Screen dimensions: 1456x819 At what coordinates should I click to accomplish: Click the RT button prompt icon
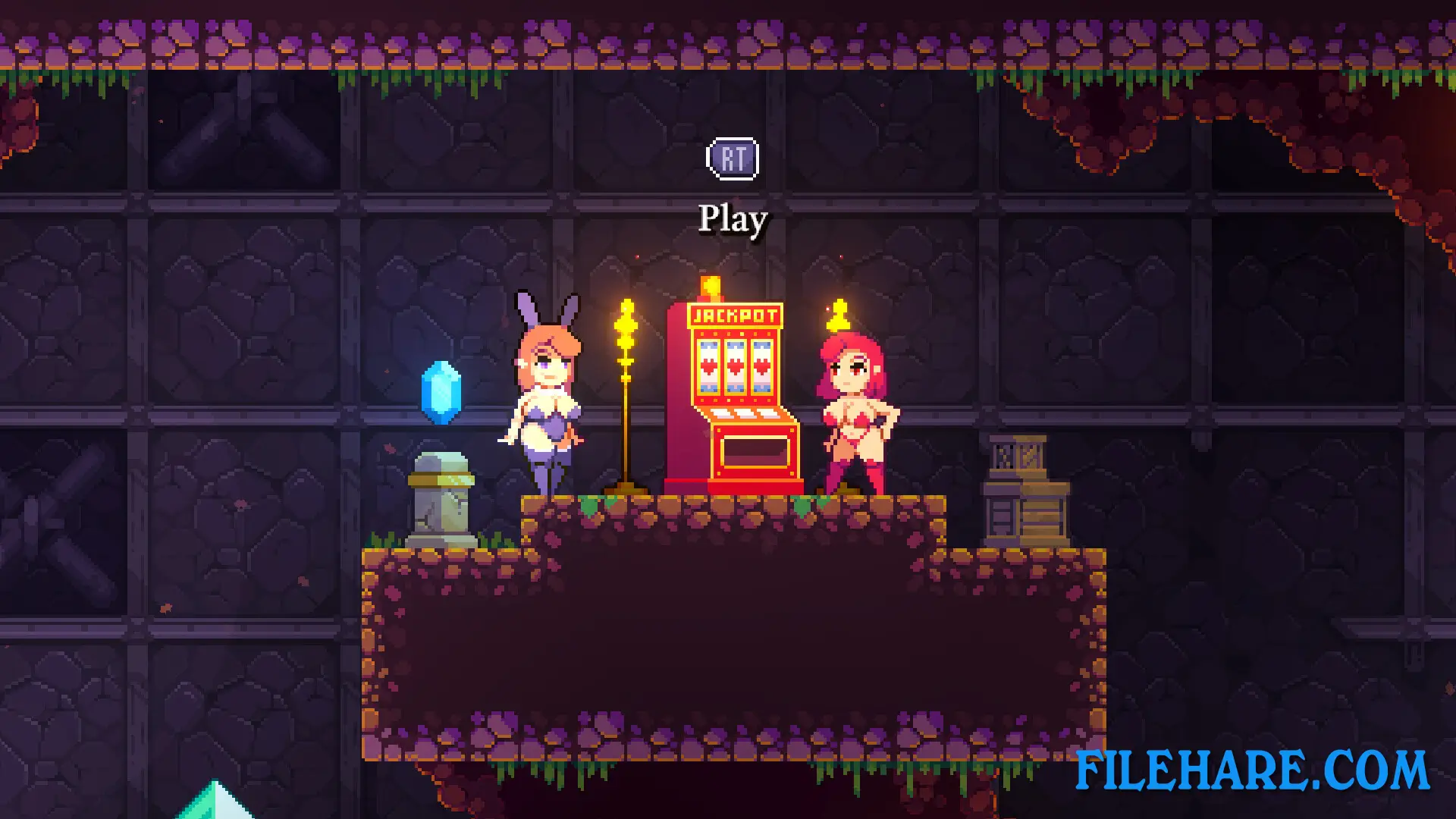pyautogui.click(x=731, y=158)
